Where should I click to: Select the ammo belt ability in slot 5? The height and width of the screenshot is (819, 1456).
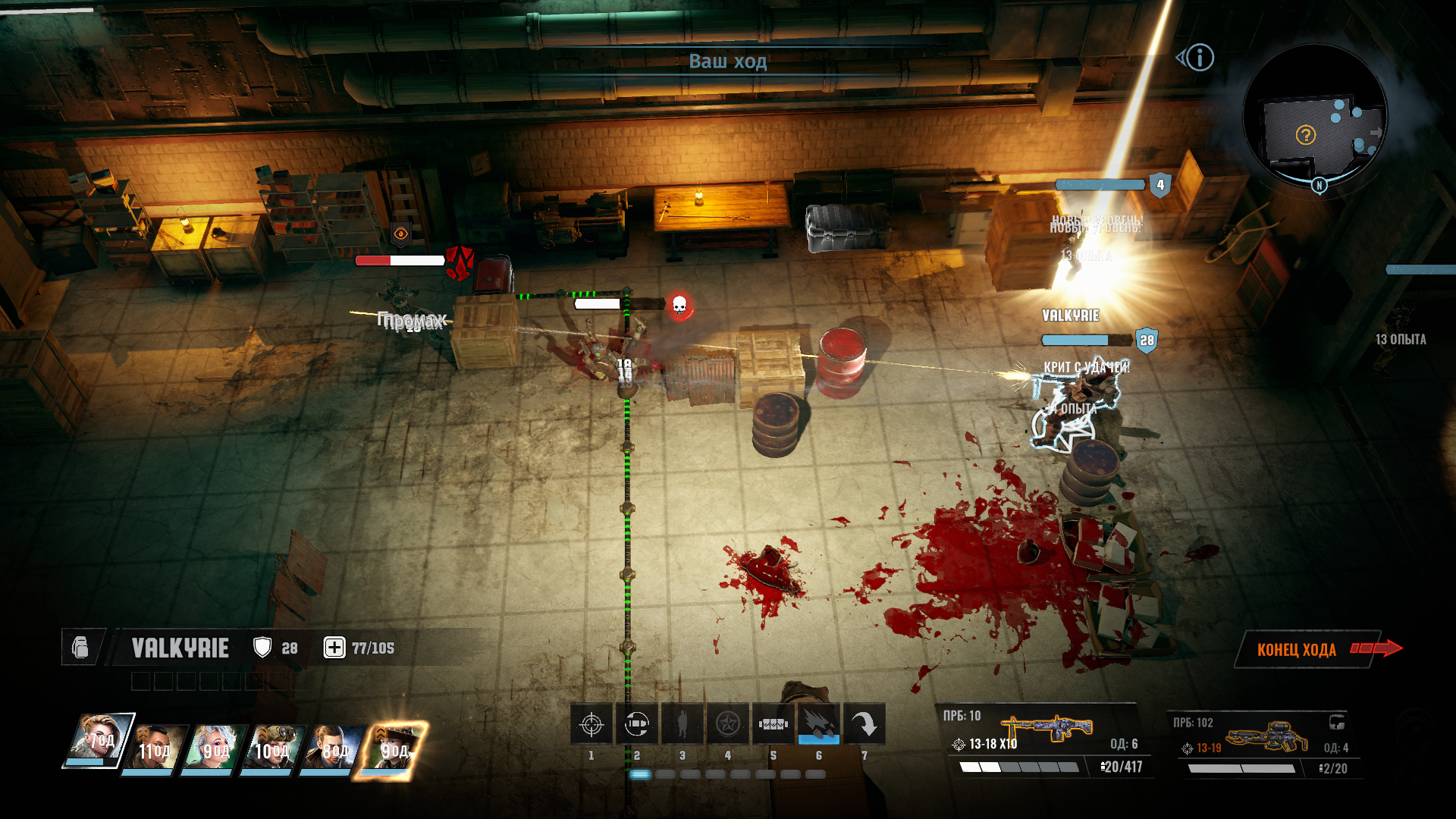click(773, 725)
